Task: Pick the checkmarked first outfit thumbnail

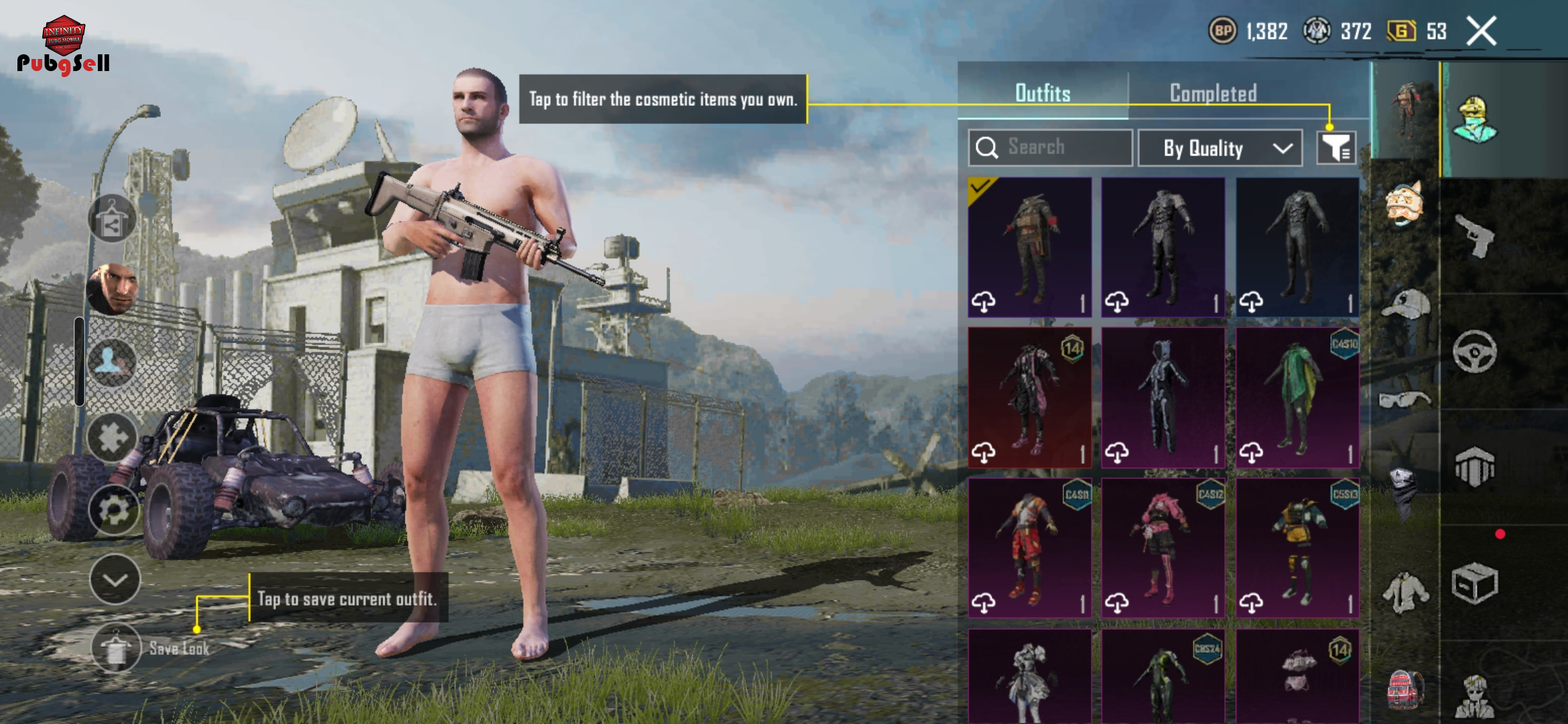Action: 1030,247
